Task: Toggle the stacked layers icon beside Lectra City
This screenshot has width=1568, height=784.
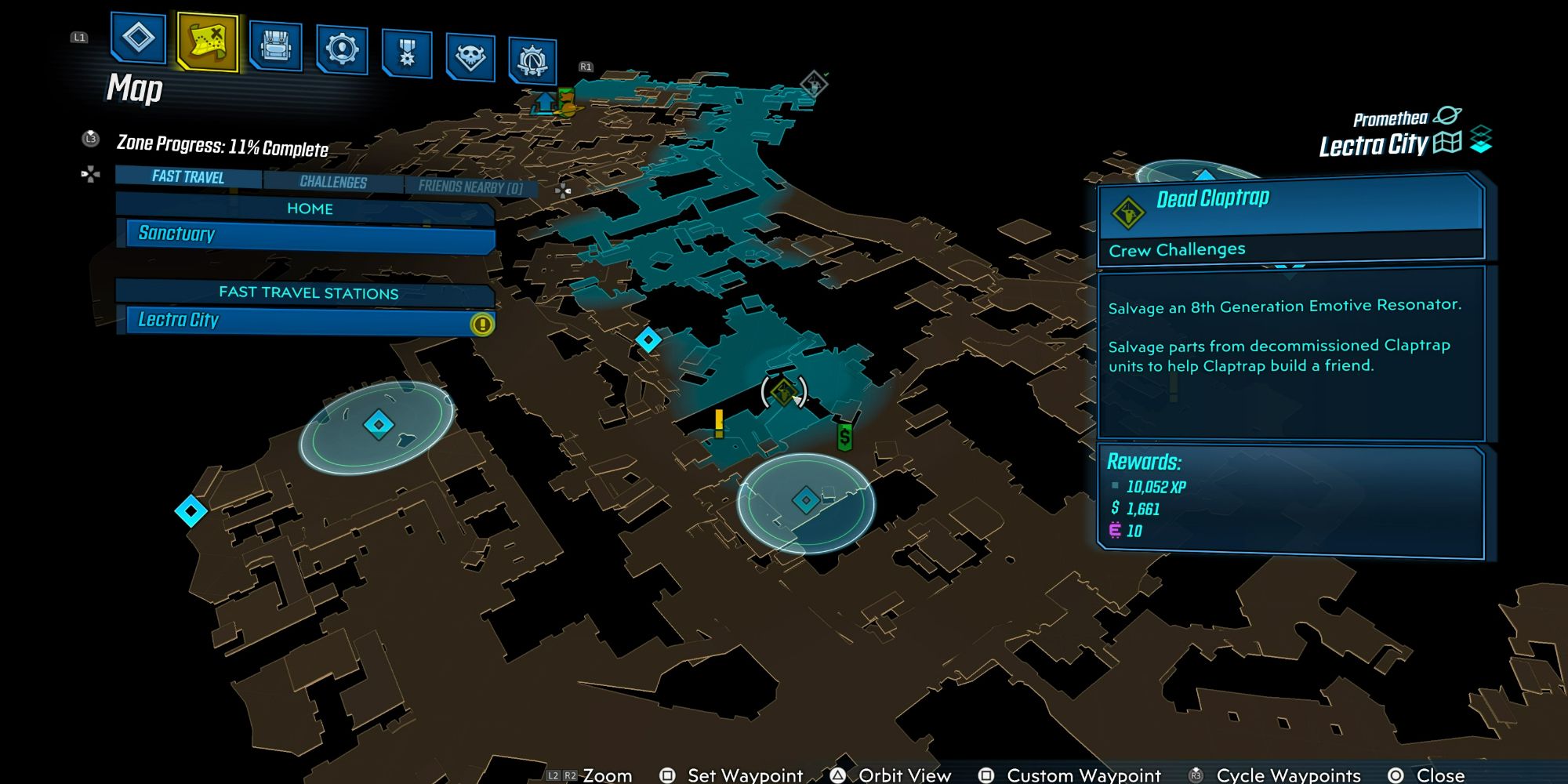Action: [x=1481, y=140]
